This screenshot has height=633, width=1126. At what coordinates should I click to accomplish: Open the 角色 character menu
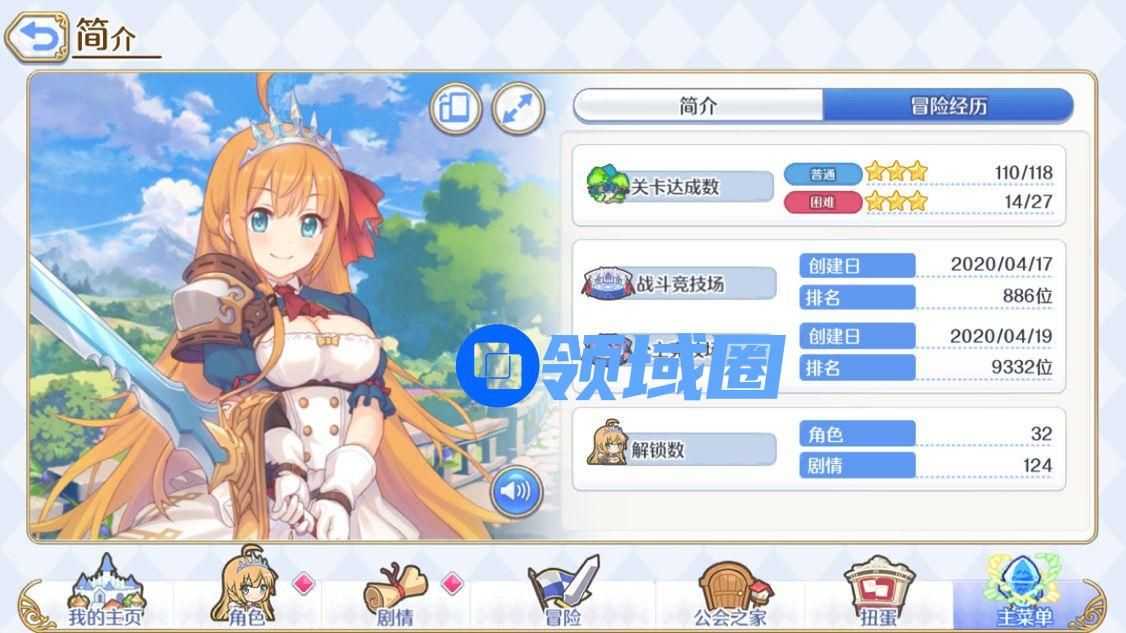click(246, 592)
